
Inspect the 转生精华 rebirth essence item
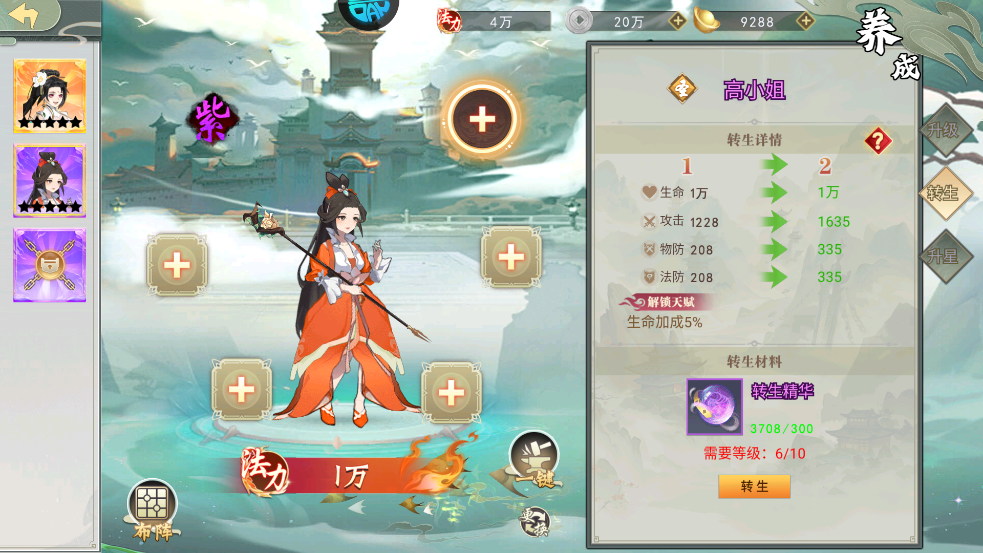[x=714, y=406]
